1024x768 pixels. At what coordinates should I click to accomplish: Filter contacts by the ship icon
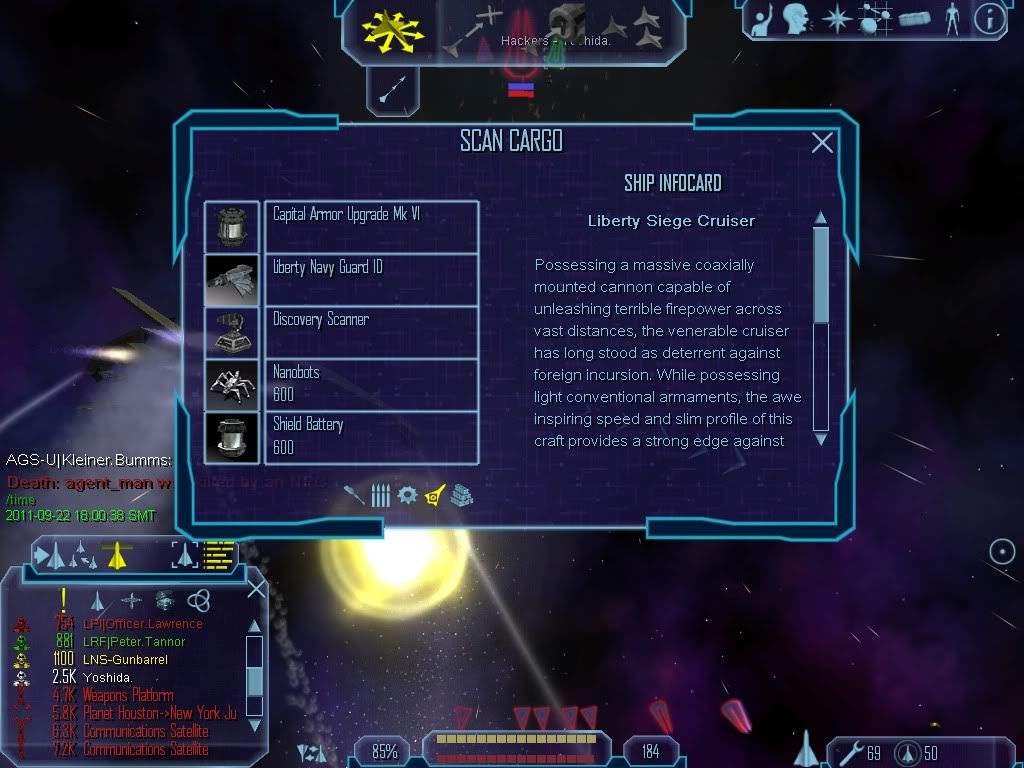pos(98,600)
